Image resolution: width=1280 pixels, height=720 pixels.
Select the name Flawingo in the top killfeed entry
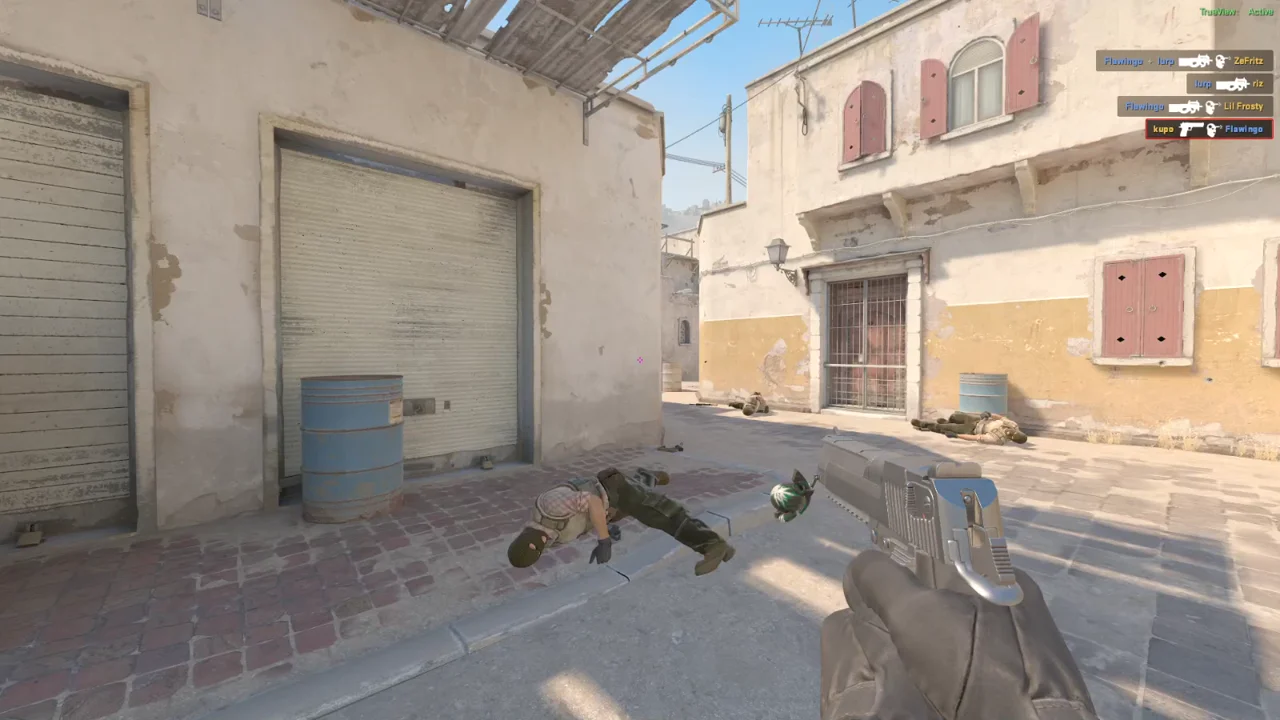pos(1124,61)
